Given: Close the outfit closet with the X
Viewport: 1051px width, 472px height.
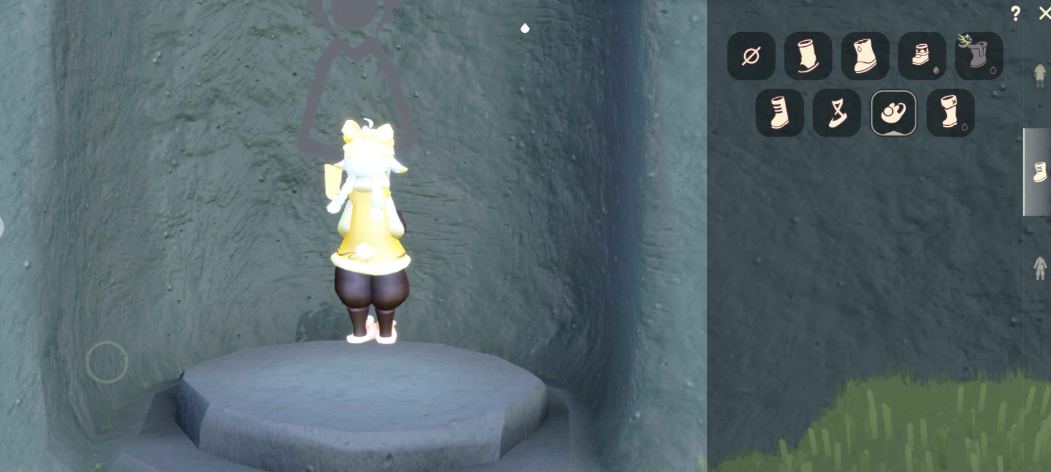Looking at the screenshot, I should pyautogui.click(x=1044, y=13).
